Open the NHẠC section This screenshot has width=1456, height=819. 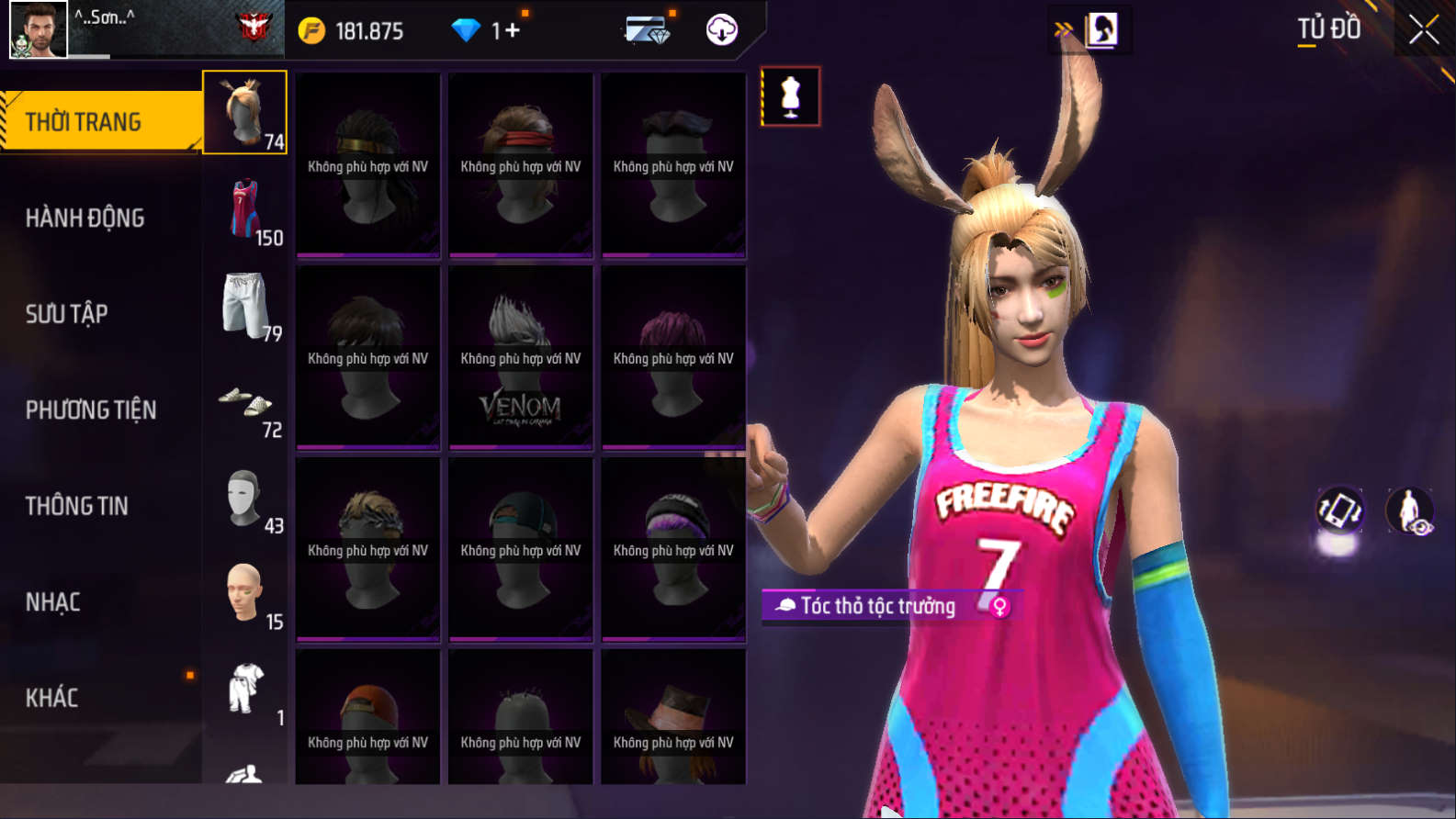[x=52, y=602]
